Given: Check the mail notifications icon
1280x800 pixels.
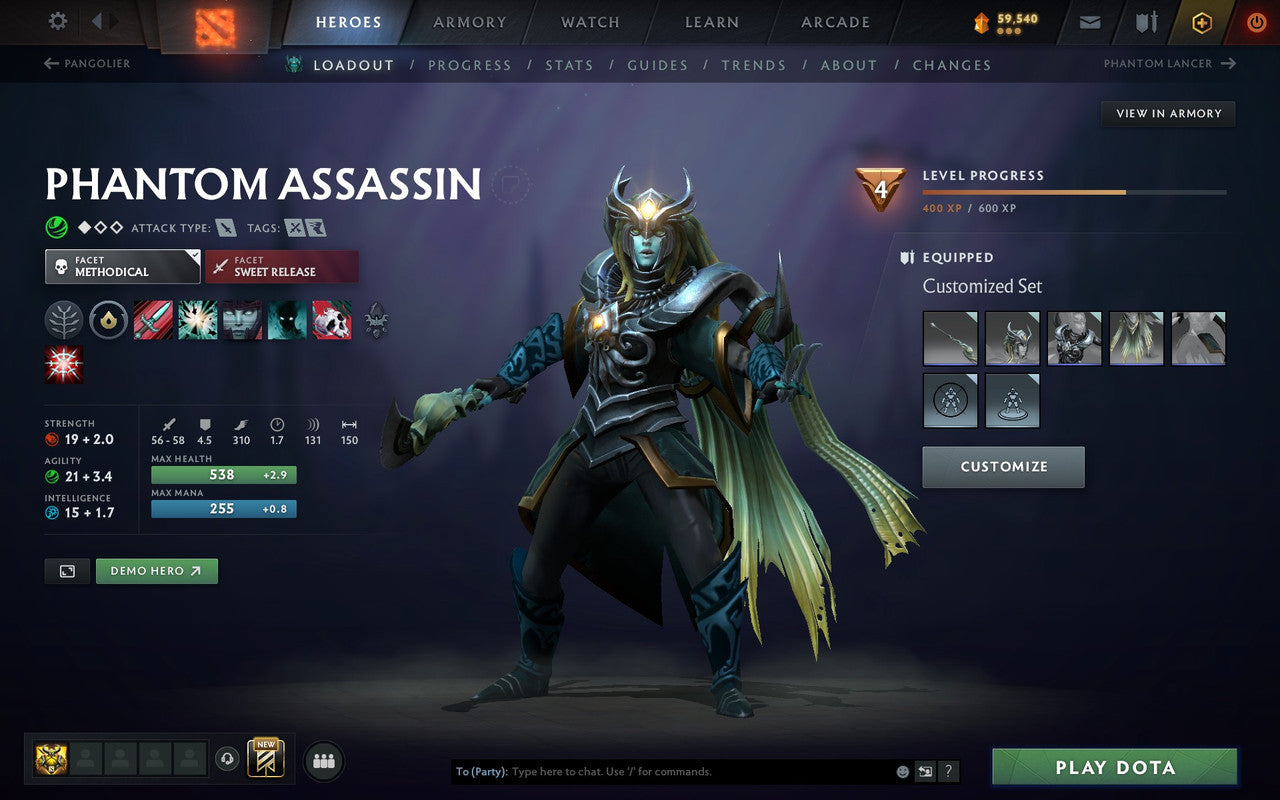Looking at the screenshot, I should (1088, 22).
